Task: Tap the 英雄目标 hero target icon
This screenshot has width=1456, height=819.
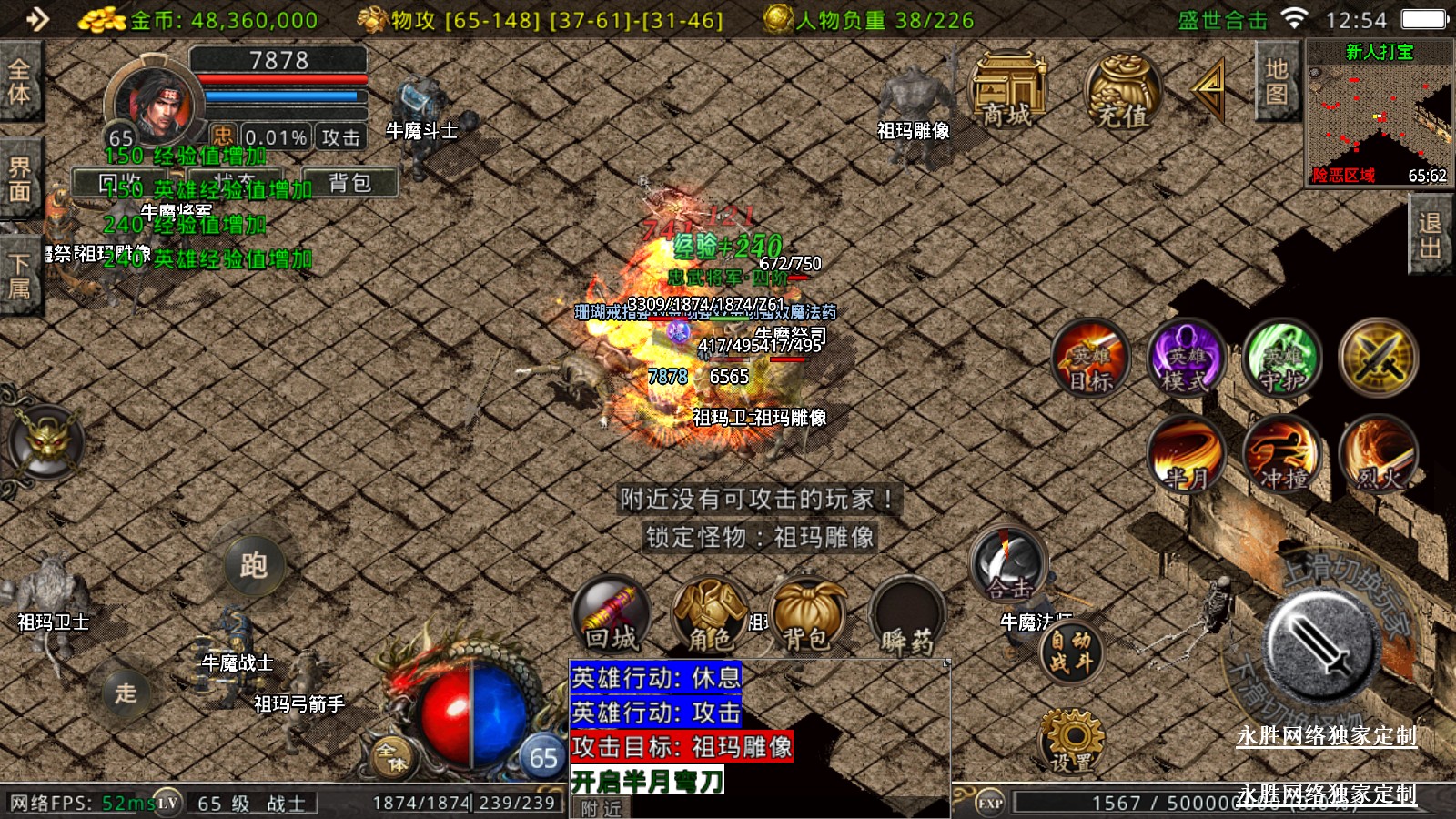Action: (1091, 359)
